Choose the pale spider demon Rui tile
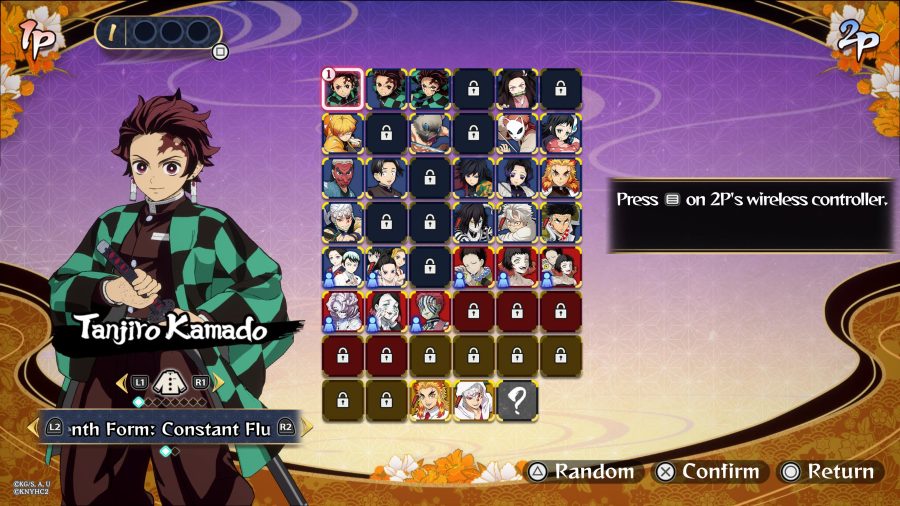The image size is (900, 506). 342,311
